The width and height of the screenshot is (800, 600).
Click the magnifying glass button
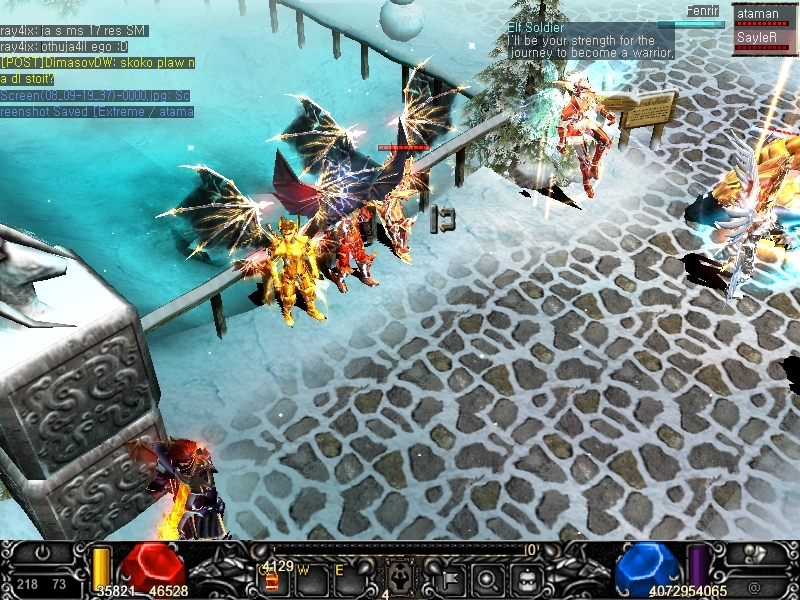488,578
